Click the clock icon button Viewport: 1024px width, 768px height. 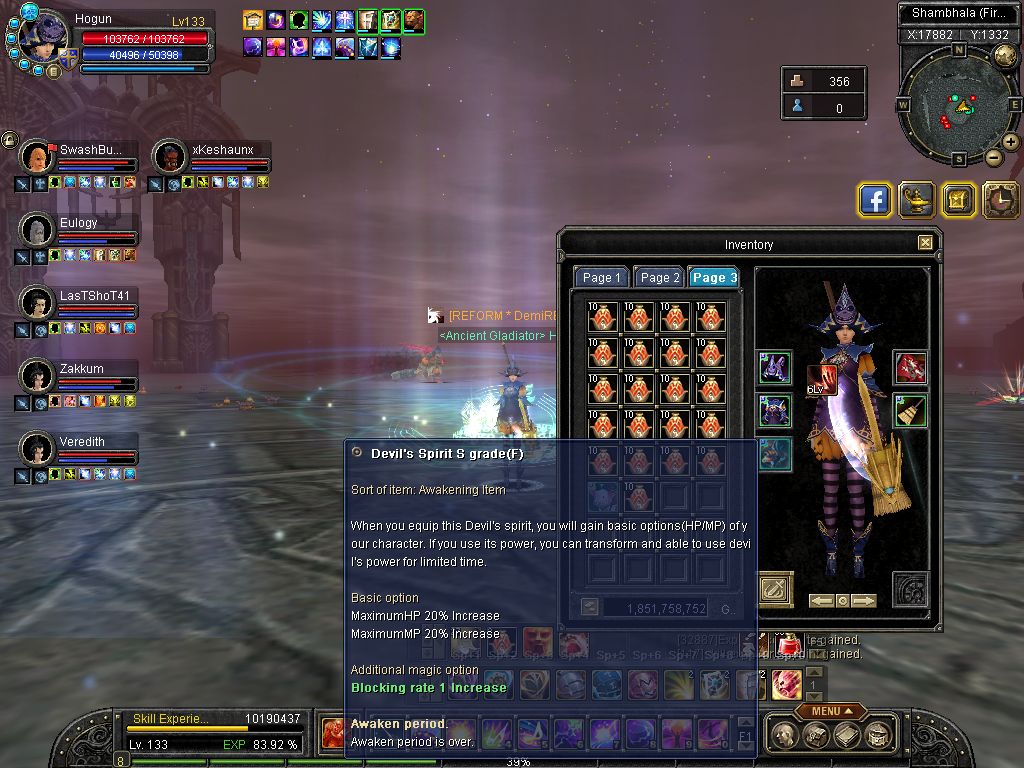click(1000, 200)
